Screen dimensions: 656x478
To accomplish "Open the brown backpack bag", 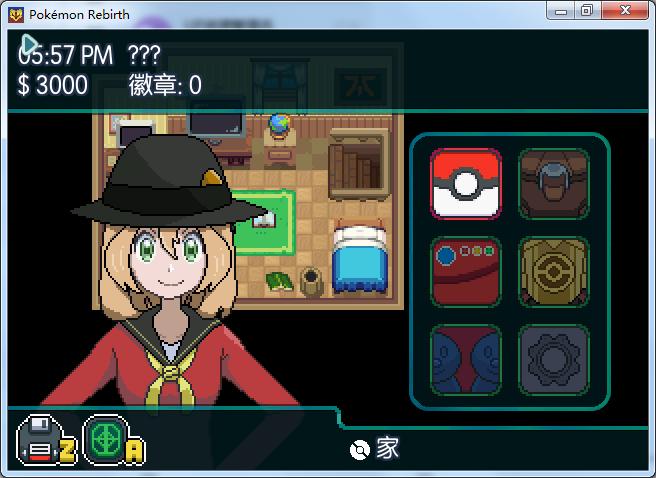I will click(553, 184).
